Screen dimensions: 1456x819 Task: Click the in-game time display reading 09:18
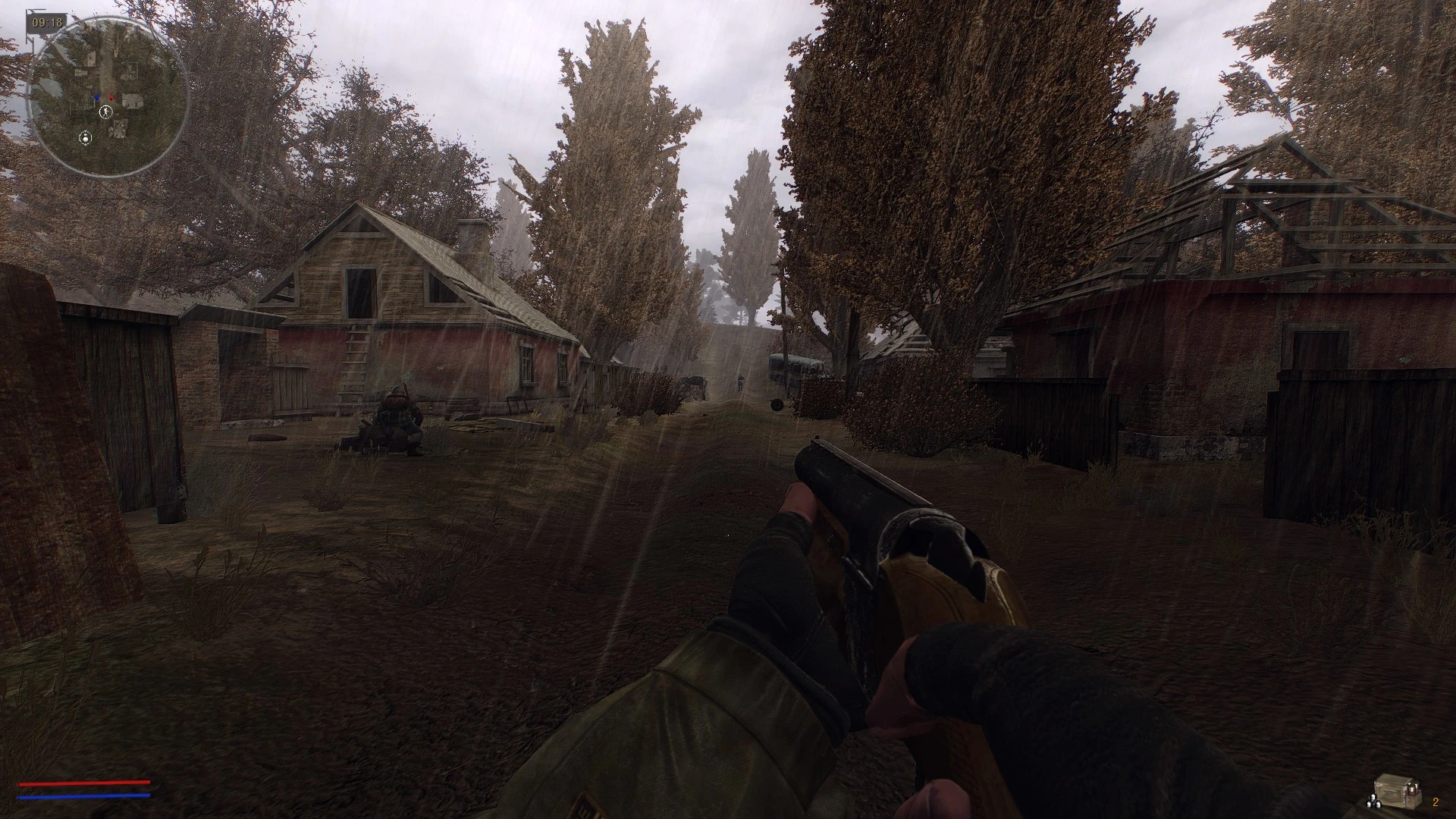pos(47,22)
